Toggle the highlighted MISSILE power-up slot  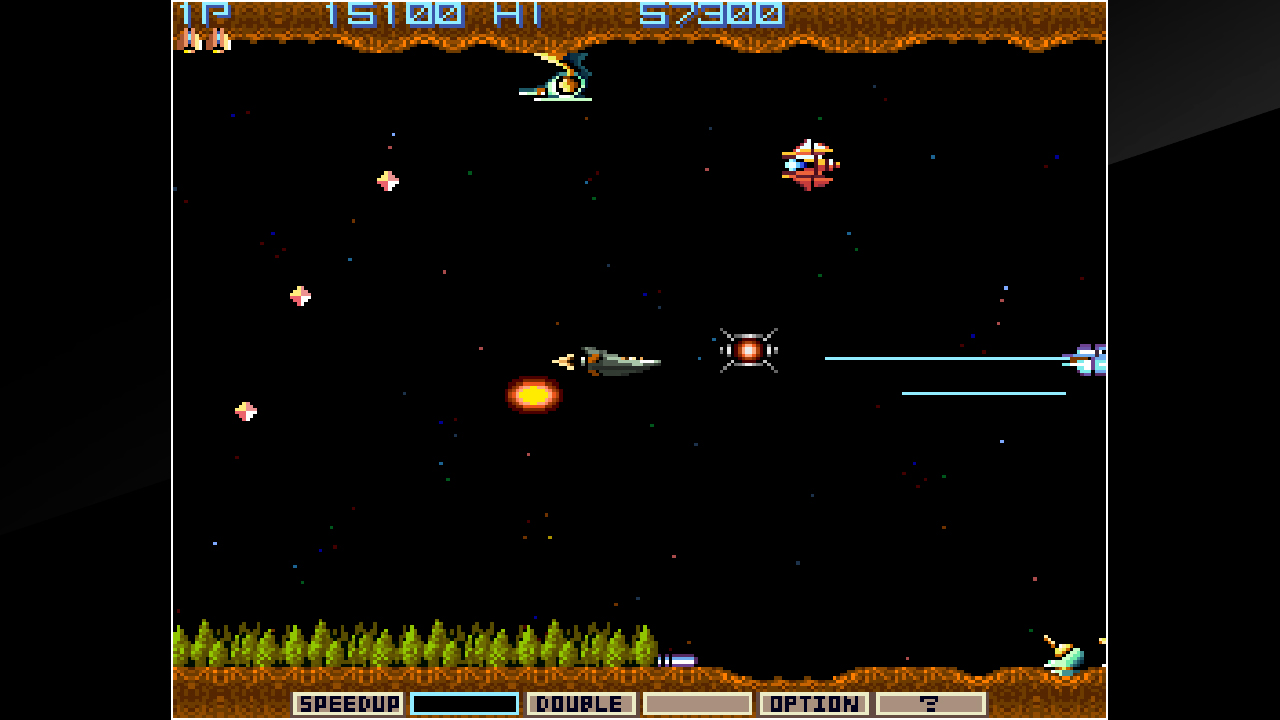466,703
